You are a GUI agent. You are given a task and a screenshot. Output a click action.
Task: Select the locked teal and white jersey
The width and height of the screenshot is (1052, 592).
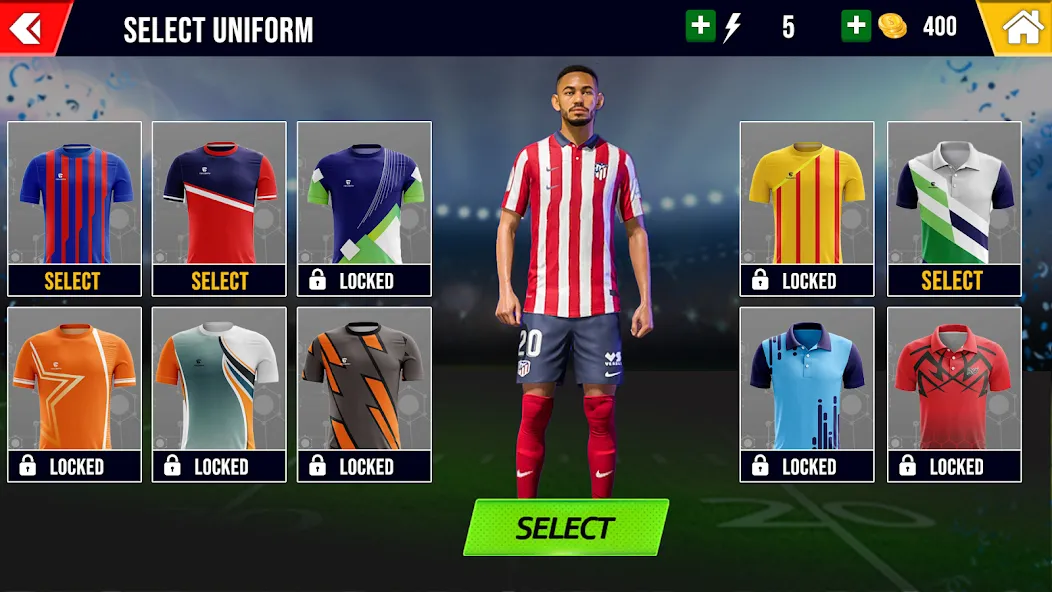point(219,394)
